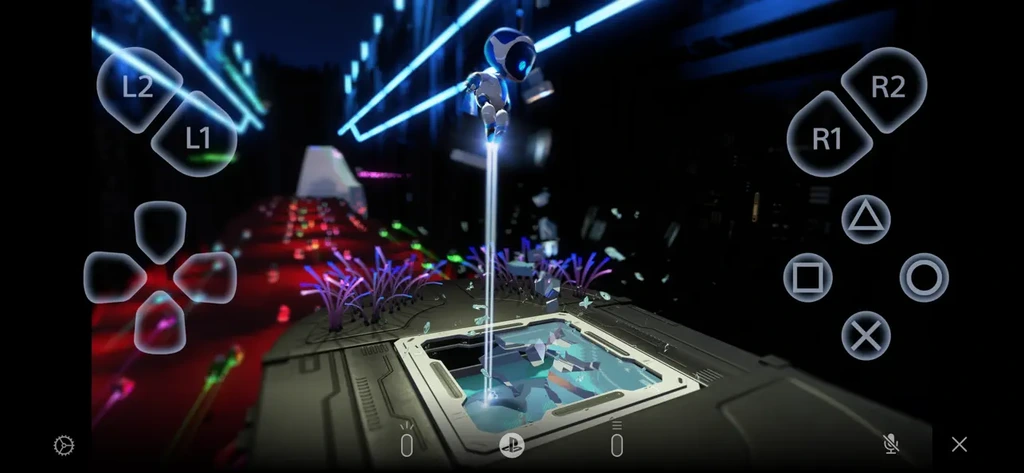
Task: Tap the R2 touch button
Action: (887, 87)
